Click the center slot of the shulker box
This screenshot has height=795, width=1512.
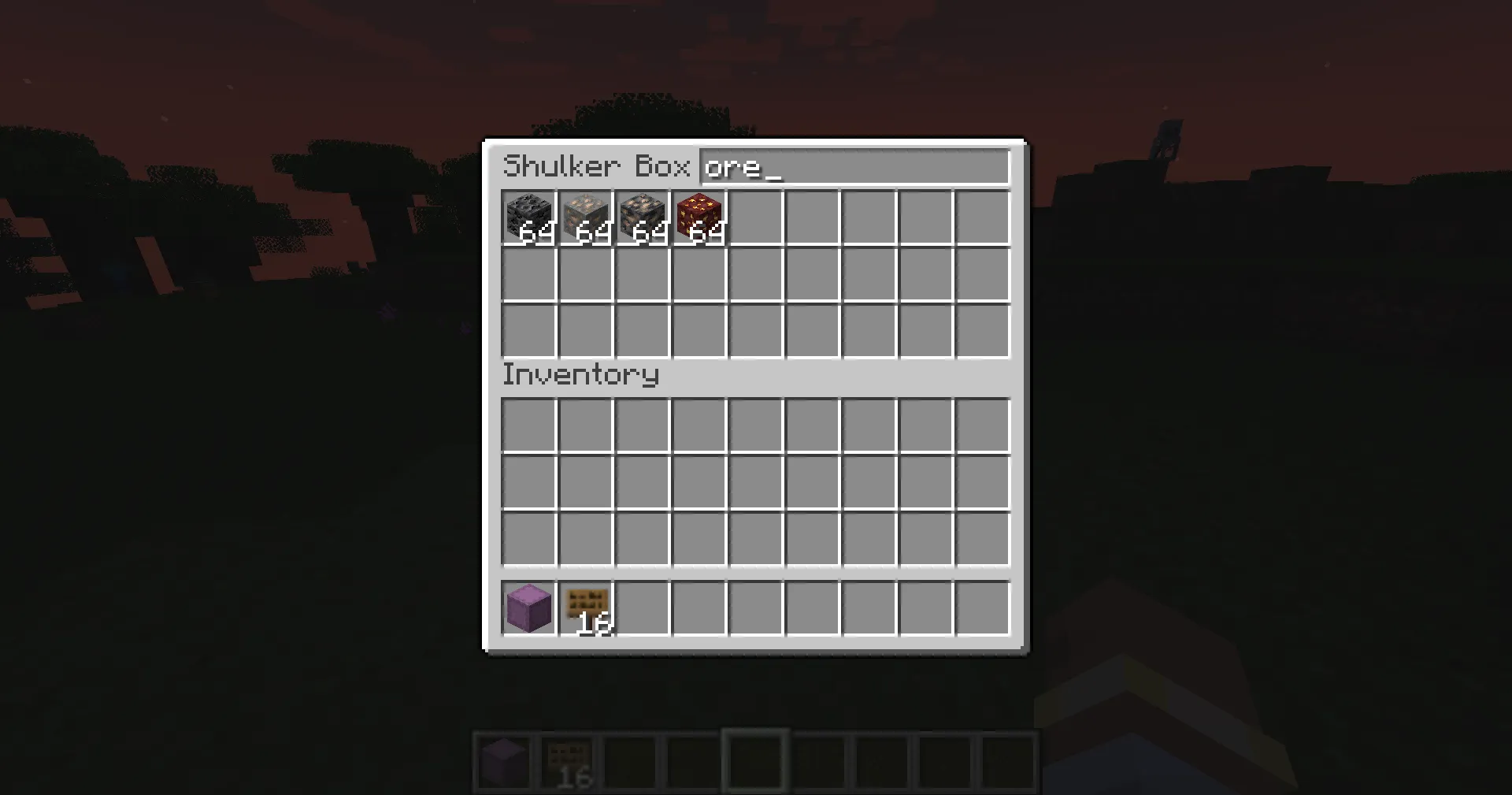[x=756, y=275]
